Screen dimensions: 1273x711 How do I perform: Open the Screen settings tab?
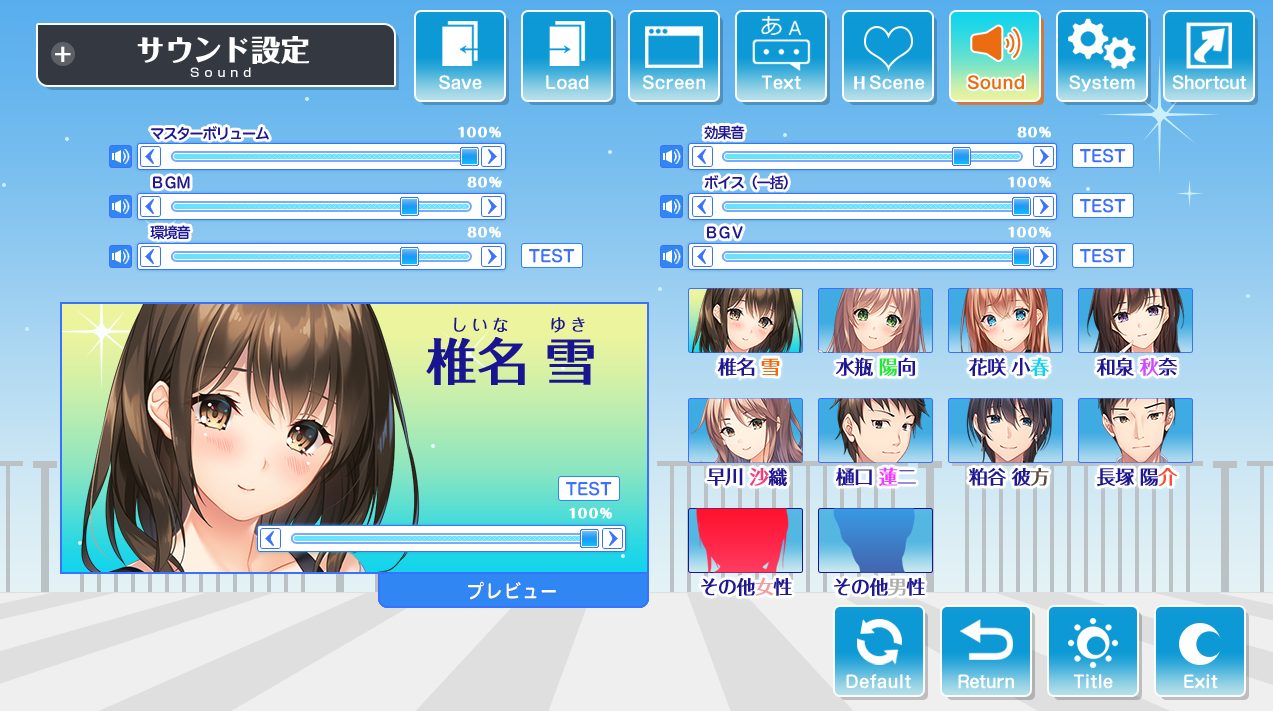coord(674,56)
